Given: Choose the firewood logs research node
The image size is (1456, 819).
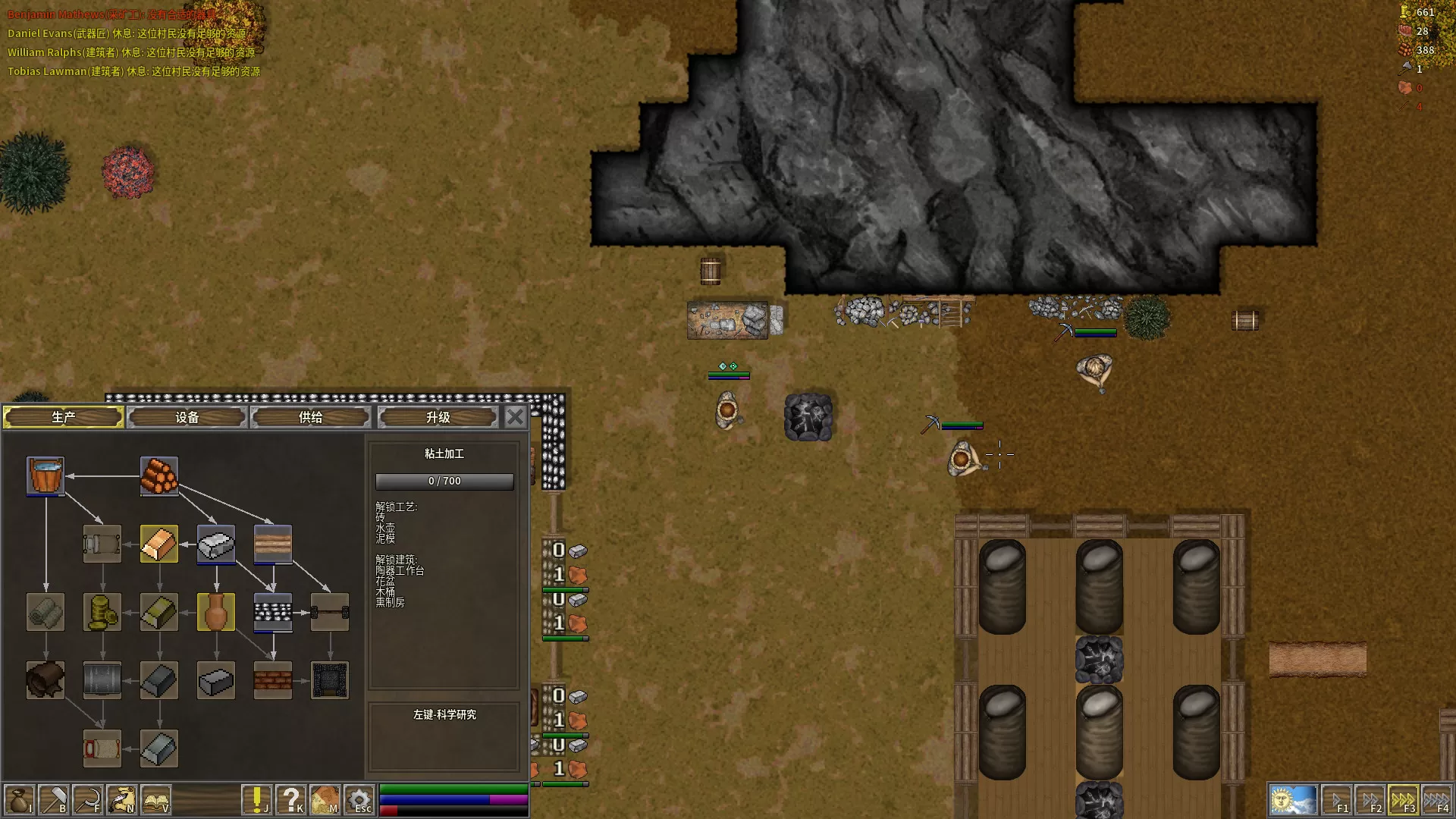Looking at the screenshot, I should coord(159,475).
